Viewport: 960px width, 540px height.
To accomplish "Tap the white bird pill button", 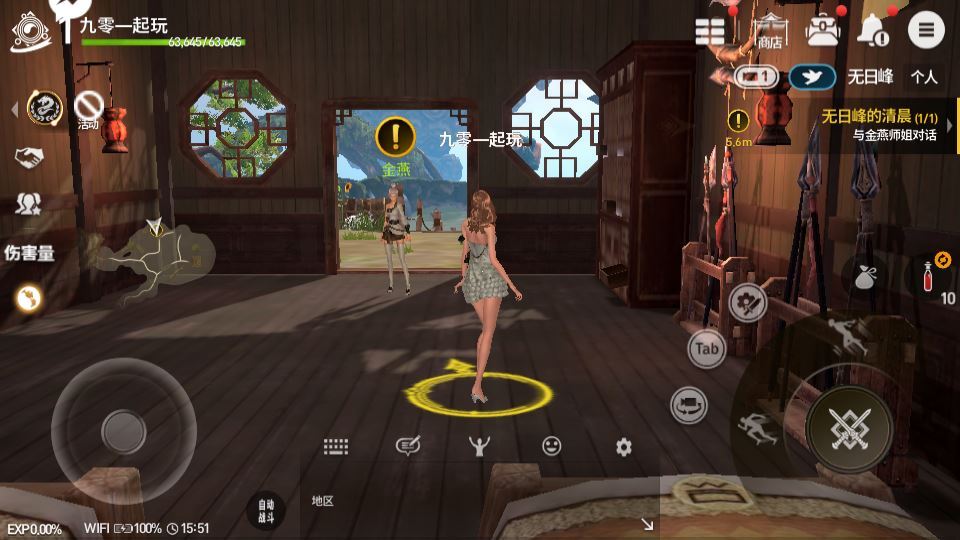I will click(x=812, y=77).
